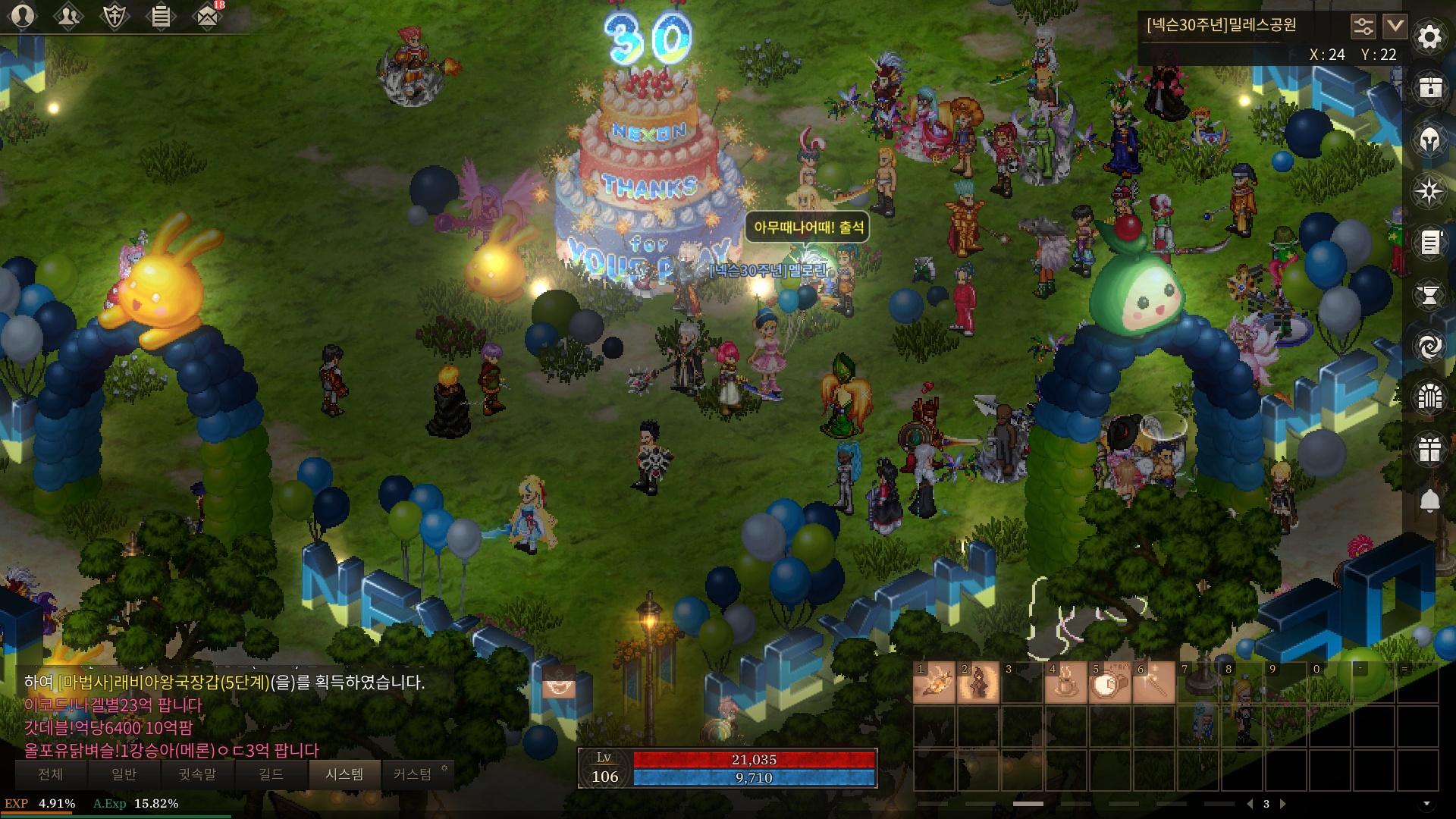Open the anvil crafting icon
The image size is (1456, 819).
pyautogui.click(x=1429, y=295)
